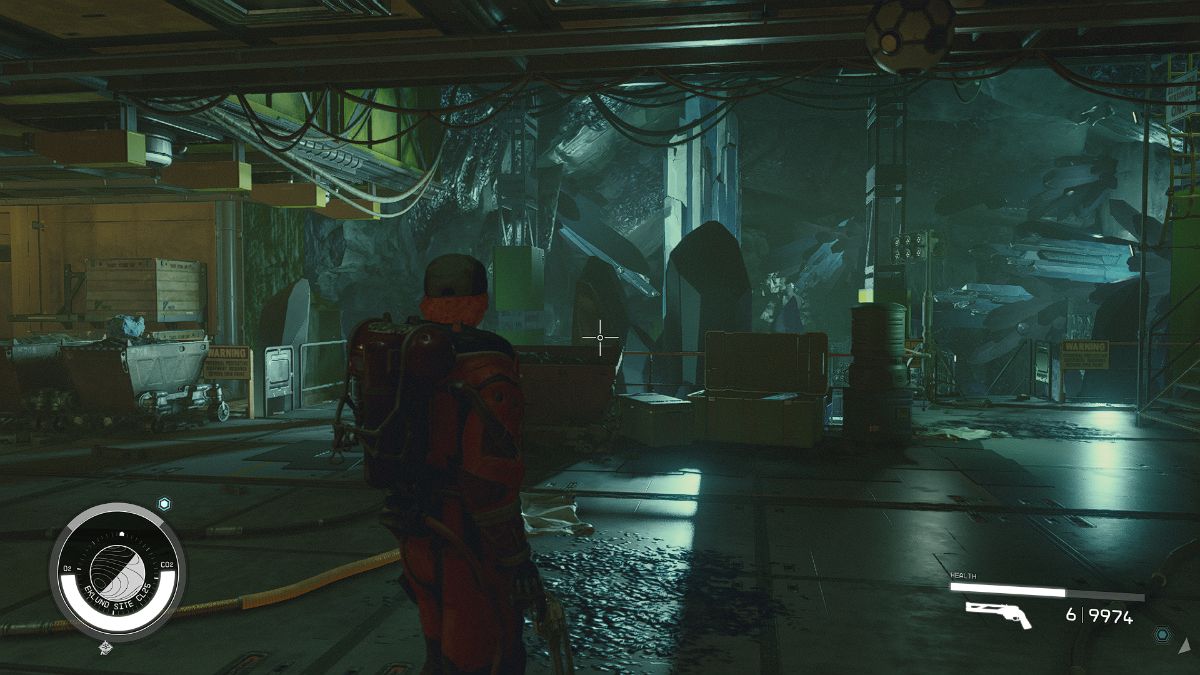Select the equipped revolver weapon icon
1200x675 pixels.
[x=998, y=614]
